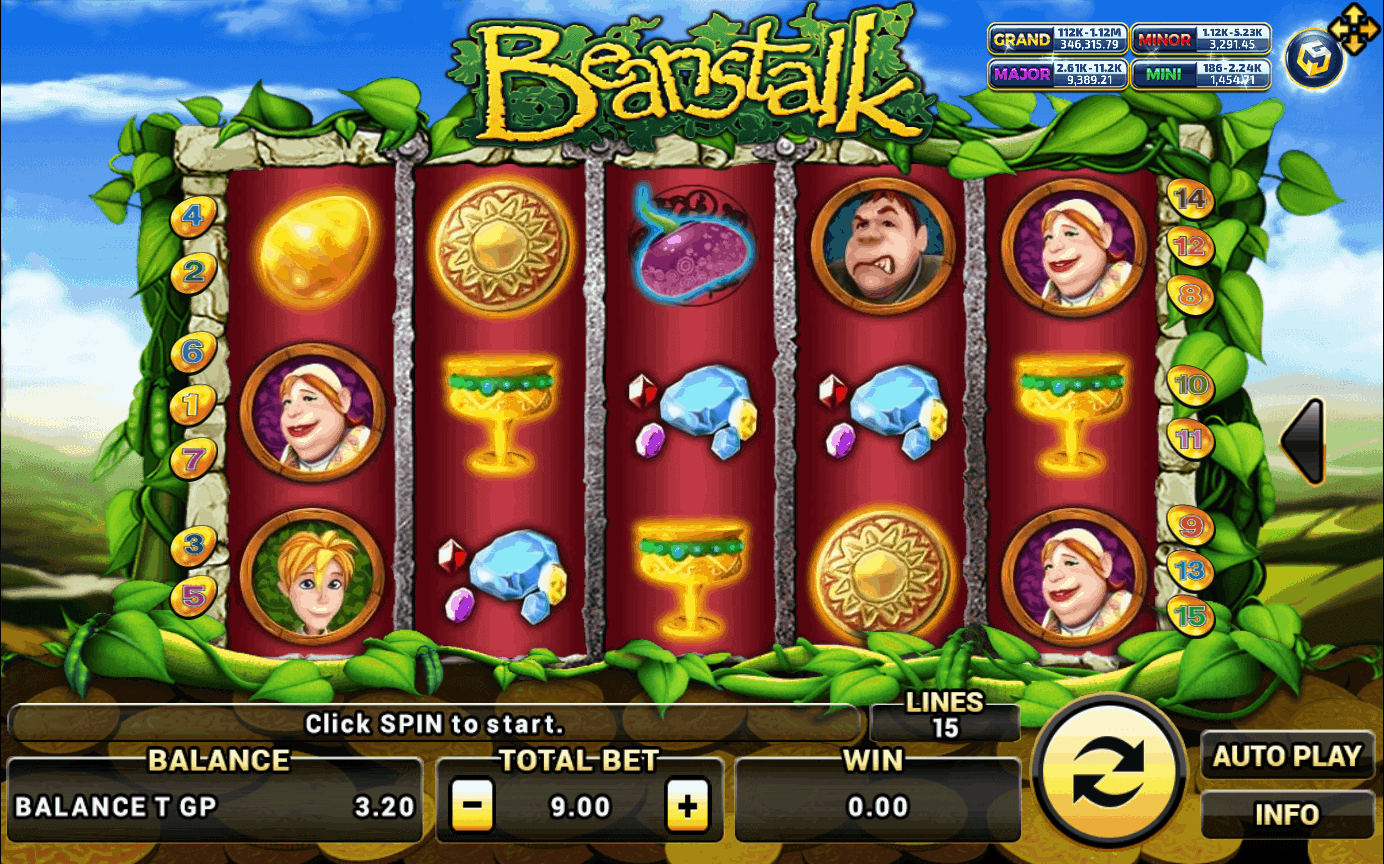
Task: Click the black side arrow panel expander
Action: 1303,441
